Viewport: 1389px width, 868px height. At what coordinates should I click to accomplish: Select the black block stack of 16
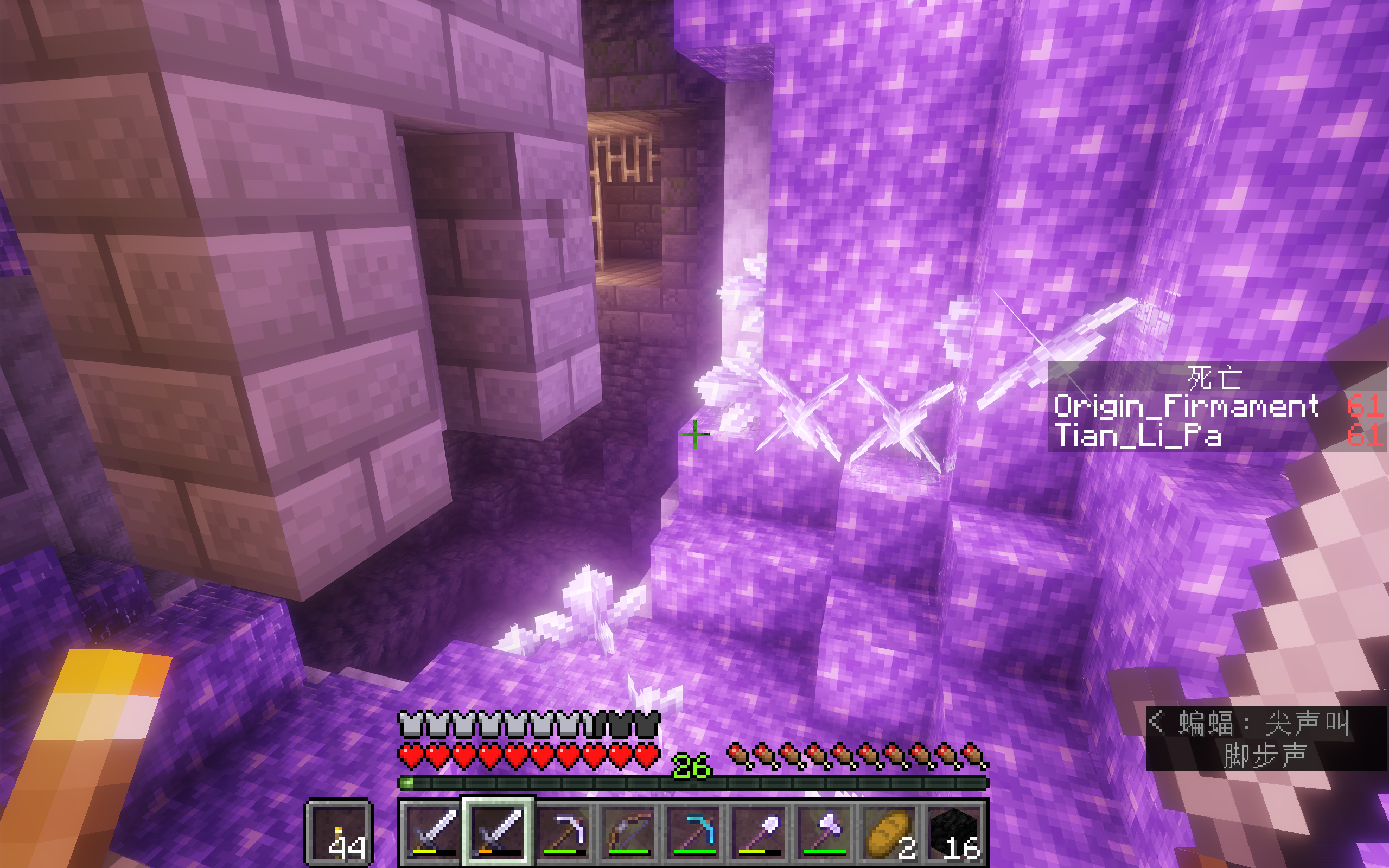click(953, 832)
